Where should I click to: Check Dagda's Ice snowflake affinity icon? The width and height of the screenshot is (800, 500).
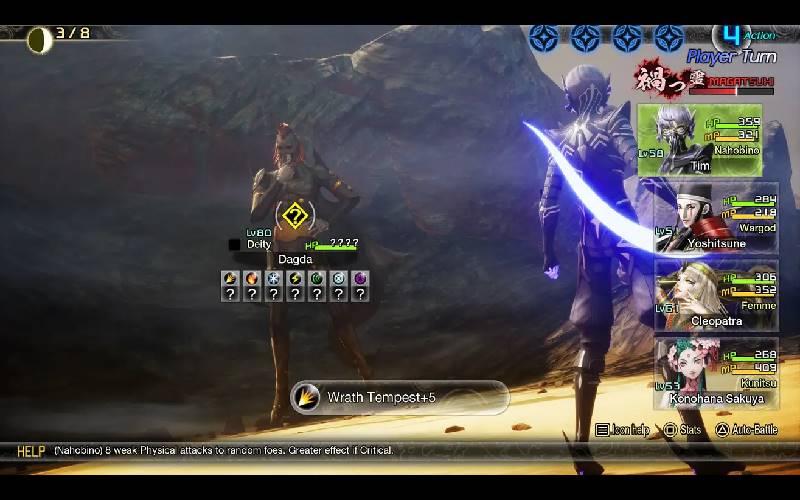(x=273, y=278)
